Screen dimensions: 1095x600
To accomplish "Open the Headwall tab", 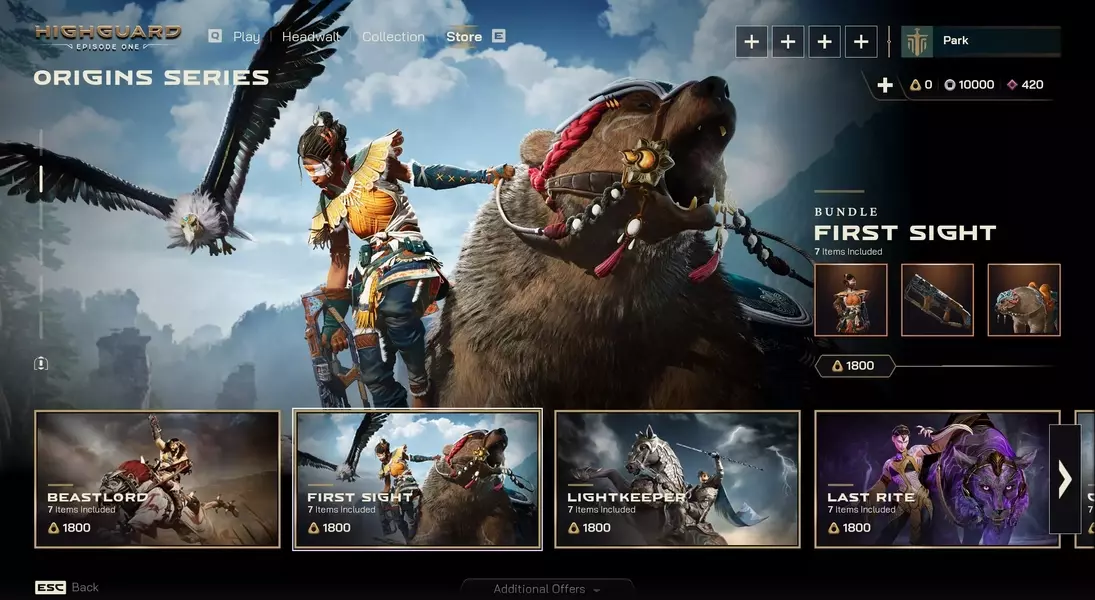I will click(310, 37).
